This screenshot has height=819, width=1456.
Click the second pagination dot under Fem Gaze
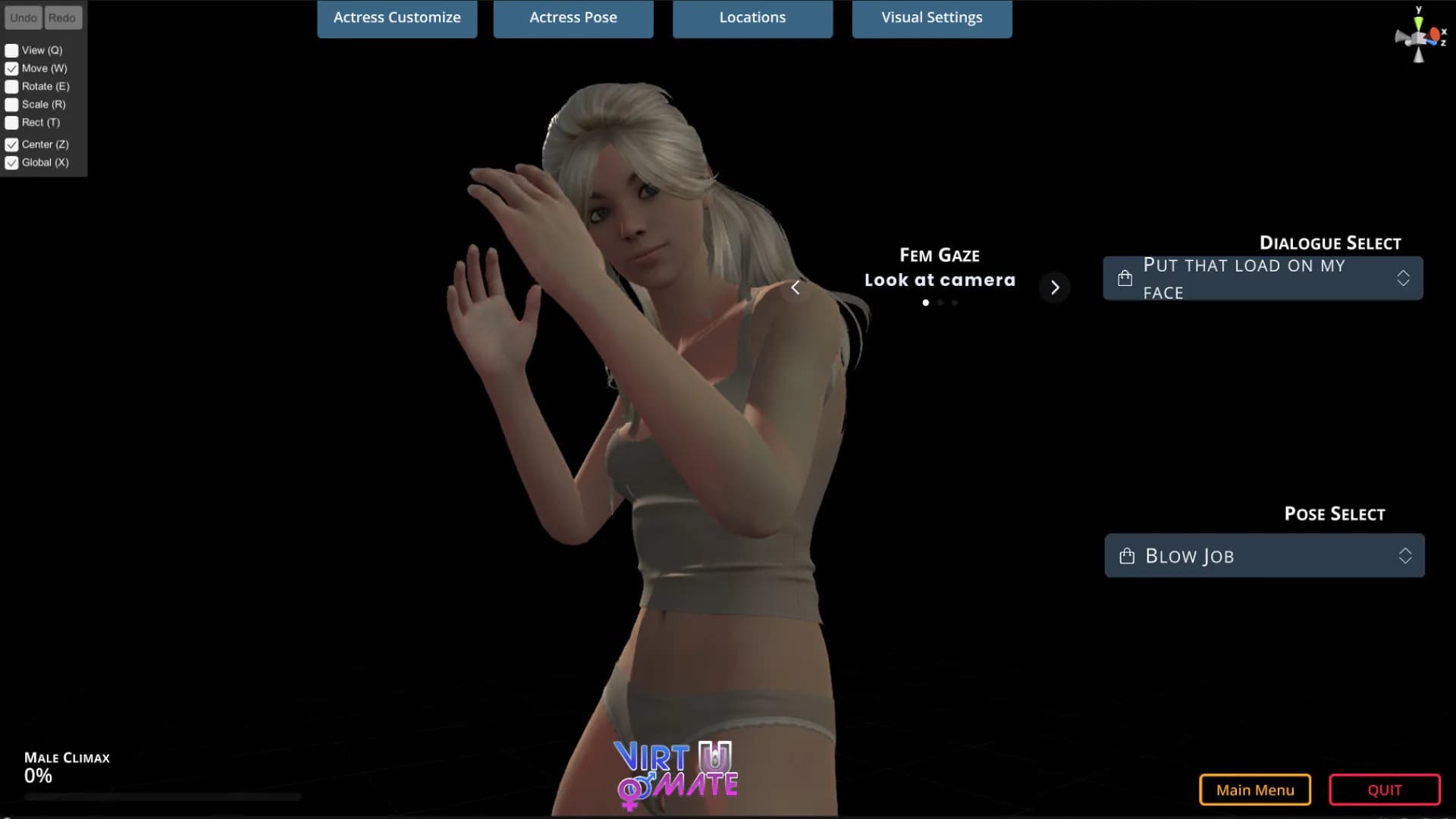click(940, 302)
